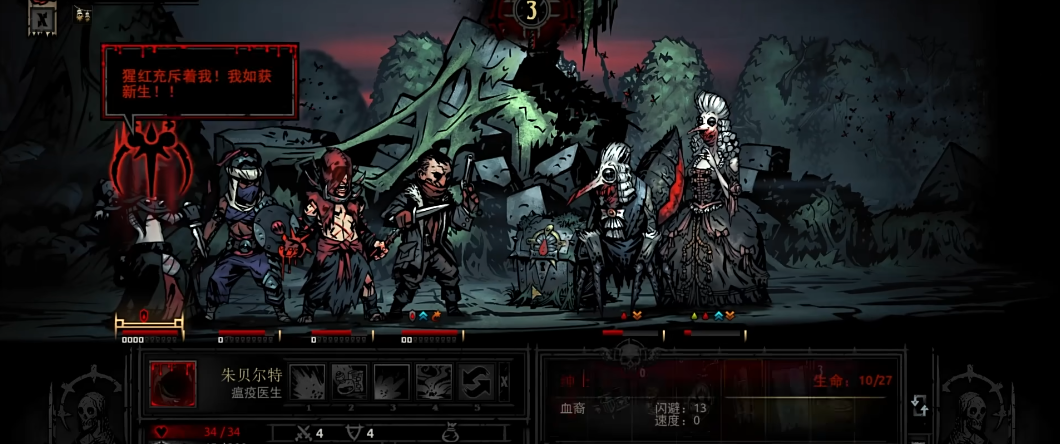Image resolution: width=1060 pixels, height=444 pixels.
Task: Activate the third combat skill
Action: (x=391, y=381)
